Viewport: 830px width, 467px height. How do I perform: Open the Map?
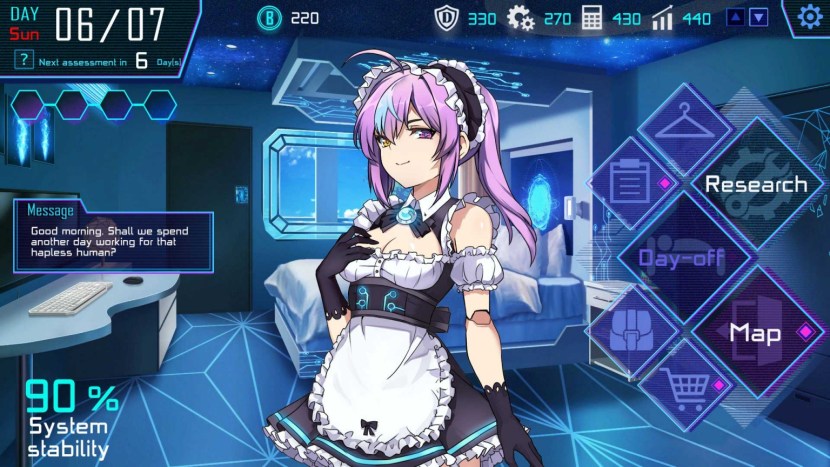755,332
